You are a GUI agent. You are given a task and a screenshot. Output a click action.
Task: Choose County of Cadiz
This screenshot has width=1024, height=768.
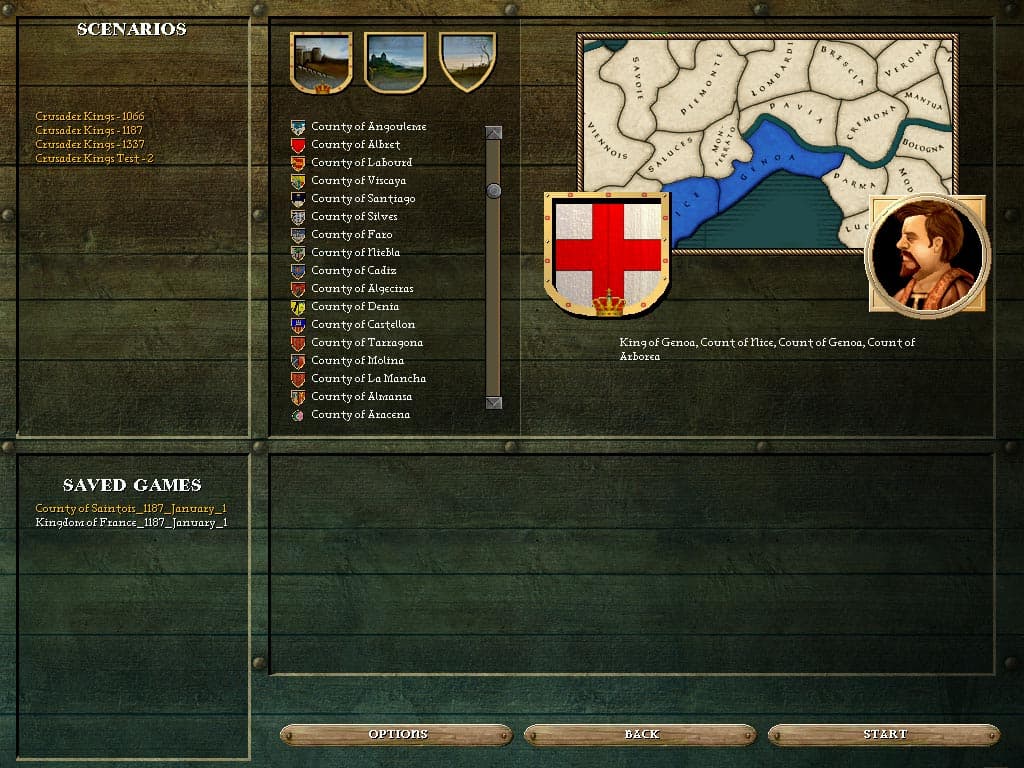point(353,271)
